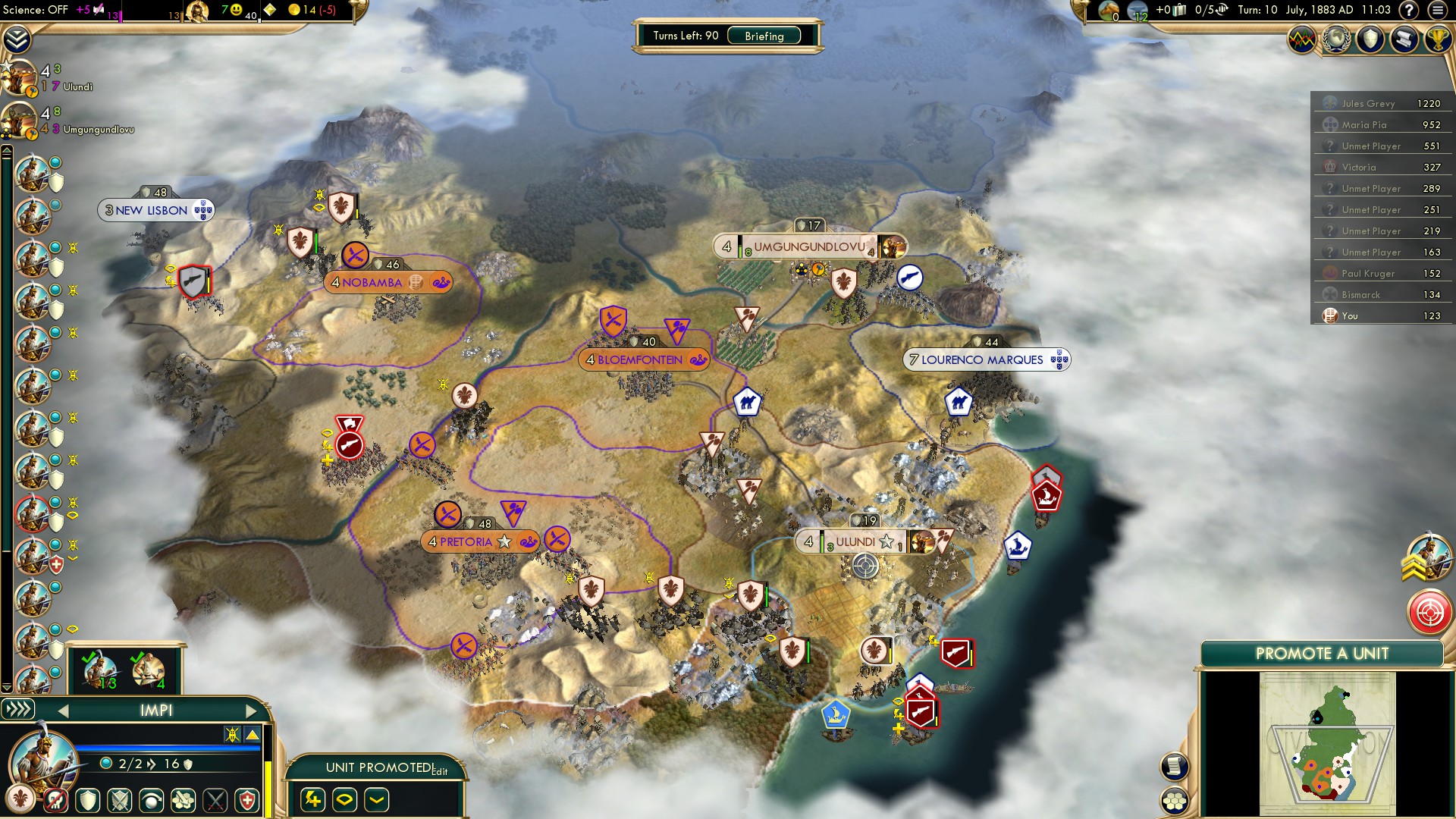Collapse the Impi panel with triple chevron
Image resolution: width=1456 pixels, height=819 pixels.
18,711
